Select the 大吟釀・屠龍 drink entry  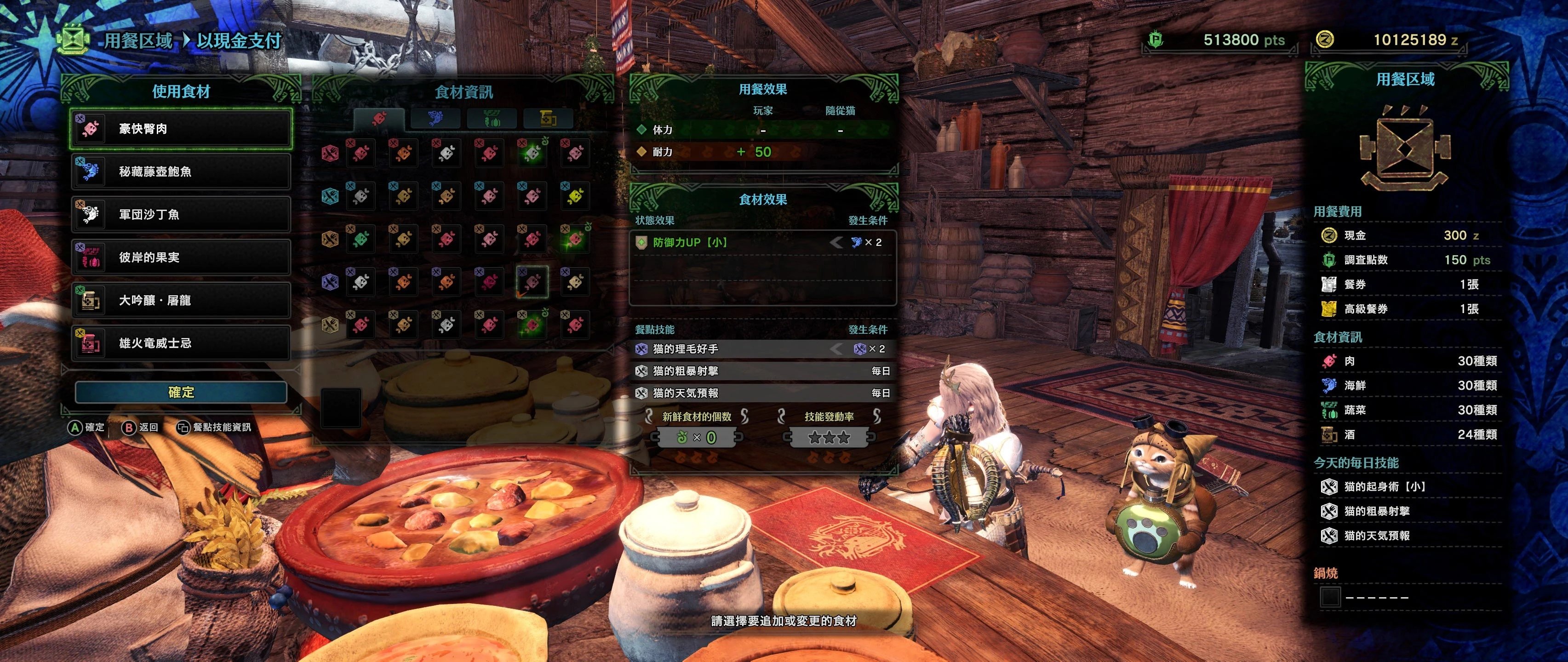coord(181,300)
